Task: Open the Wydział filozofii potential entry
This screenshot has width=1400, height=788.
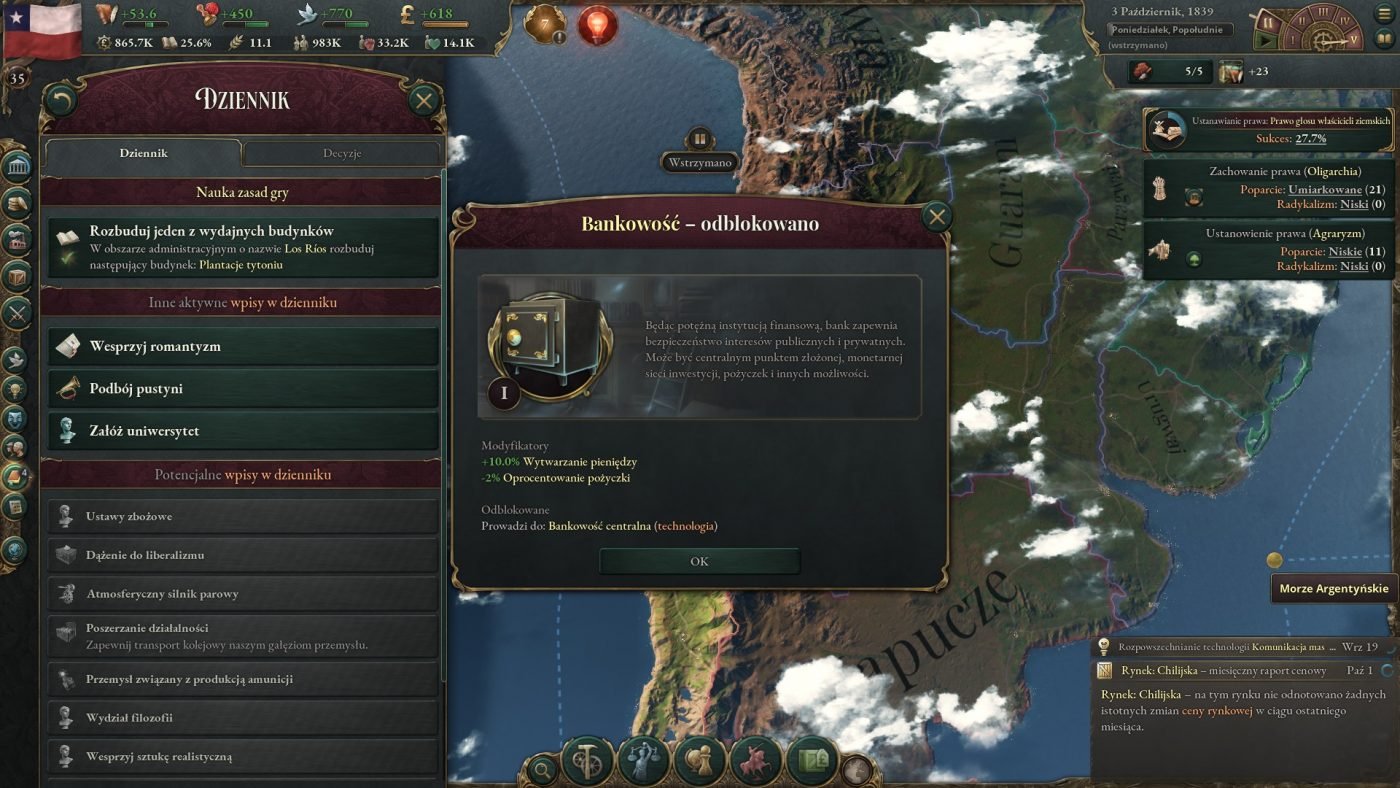Action: coord(243,717)
